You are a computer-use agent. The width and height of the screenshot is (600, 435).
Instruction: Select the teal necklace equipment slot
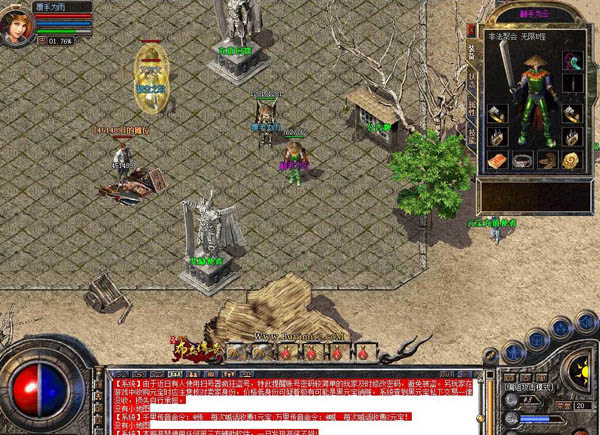coord(571,62)
